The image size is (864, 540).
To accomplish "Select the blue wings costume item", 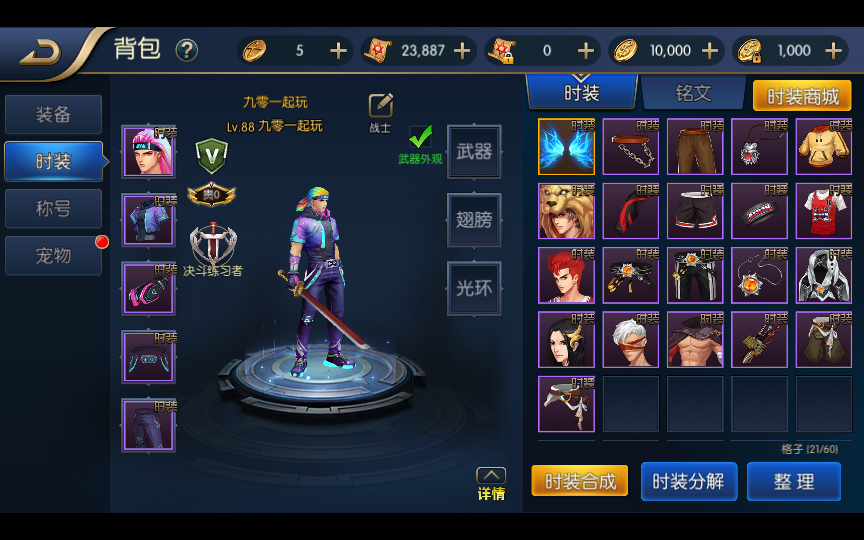I will tap(566, 147).
